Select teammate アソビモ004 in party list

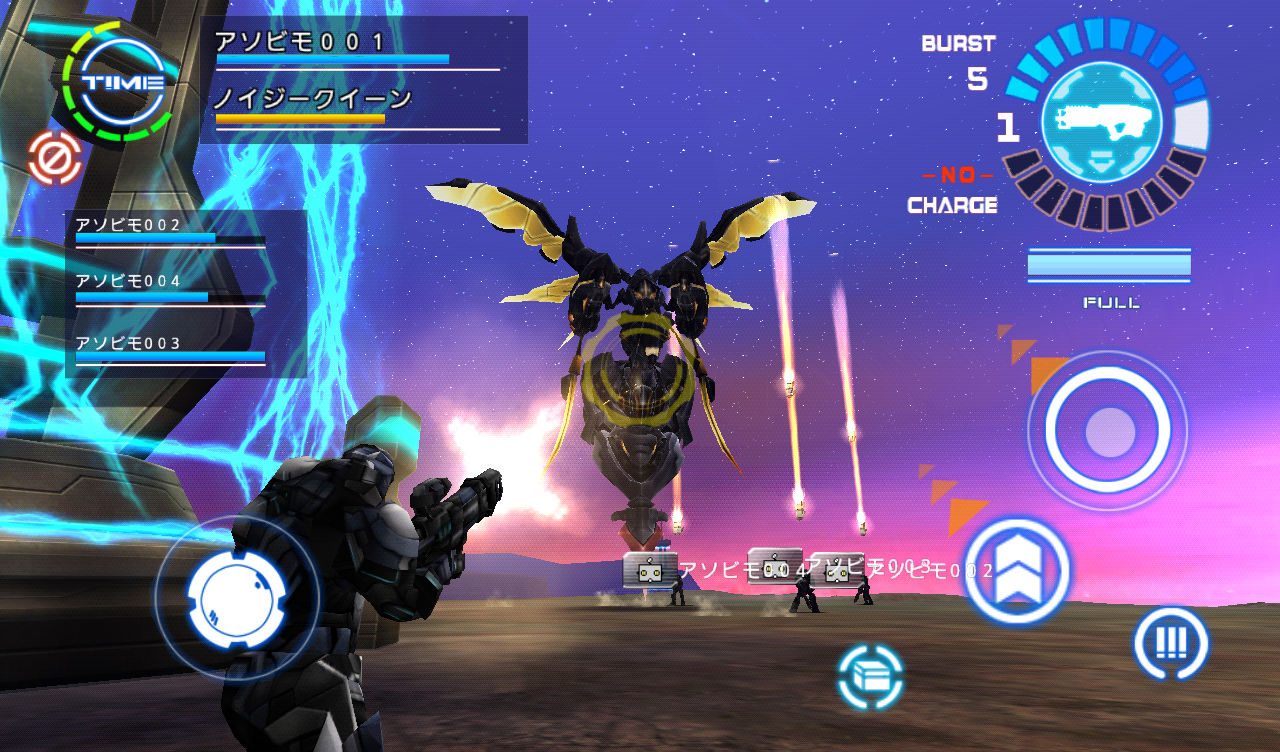coord(170,289)
